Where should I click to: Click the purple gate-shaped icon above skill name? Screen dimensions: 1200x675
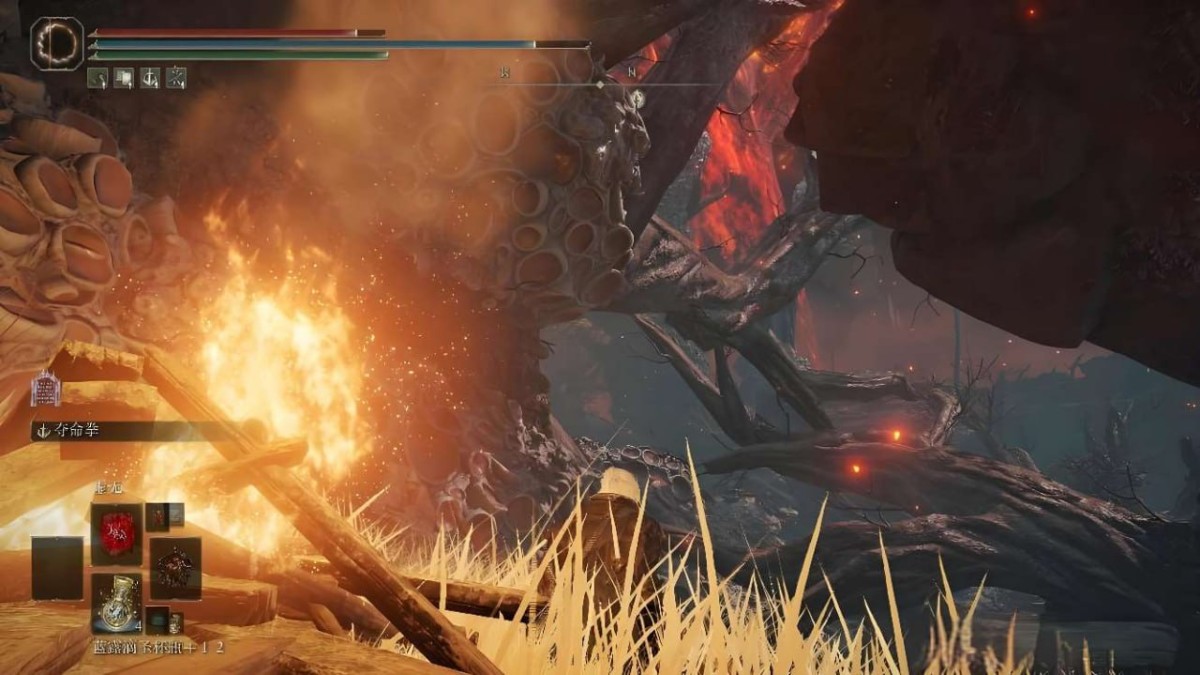point(45,388)
